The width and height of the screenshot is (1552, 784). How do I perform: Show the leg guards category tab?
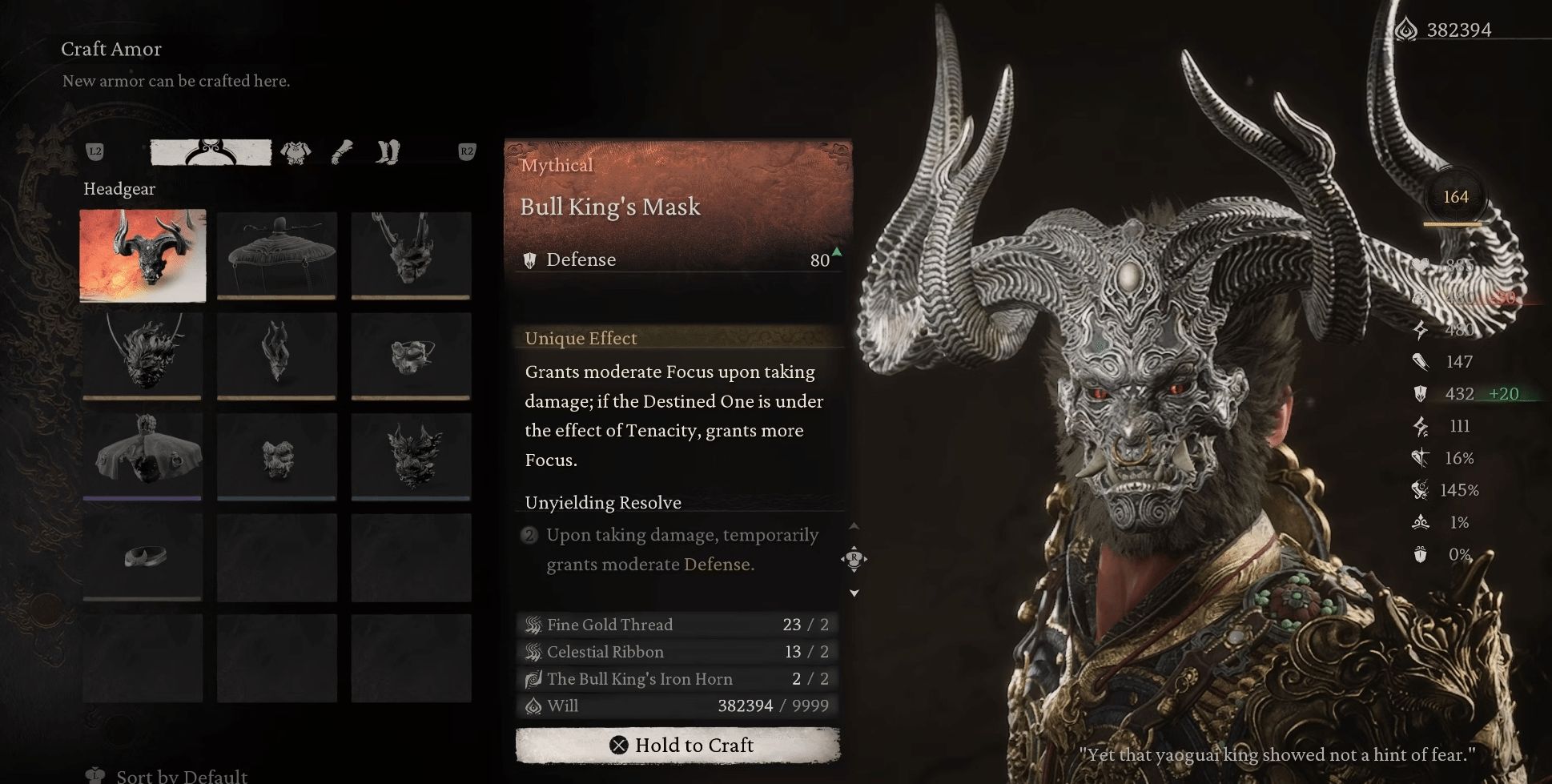(388, 152)
